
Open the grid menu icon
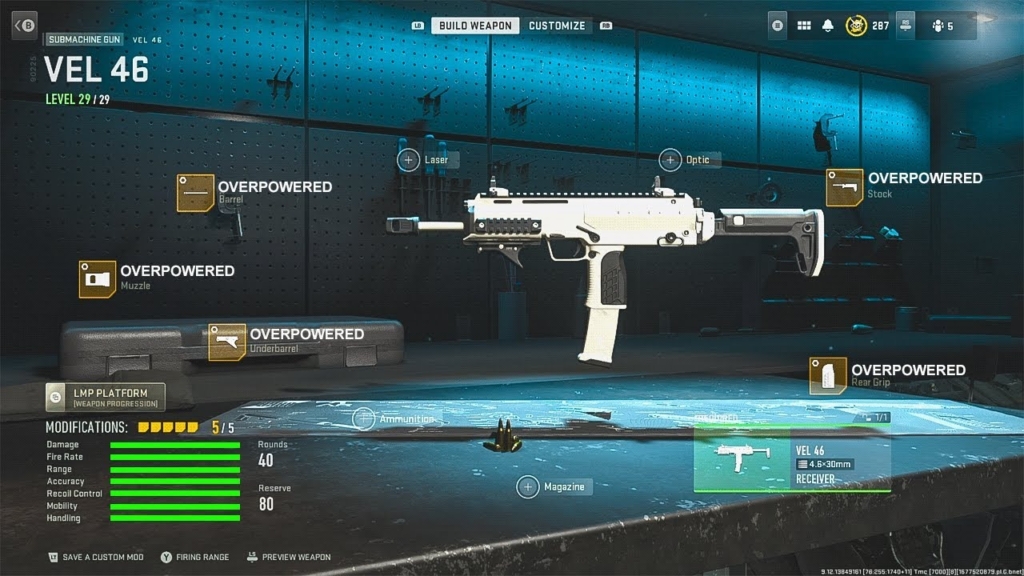[x=804, y=25]
